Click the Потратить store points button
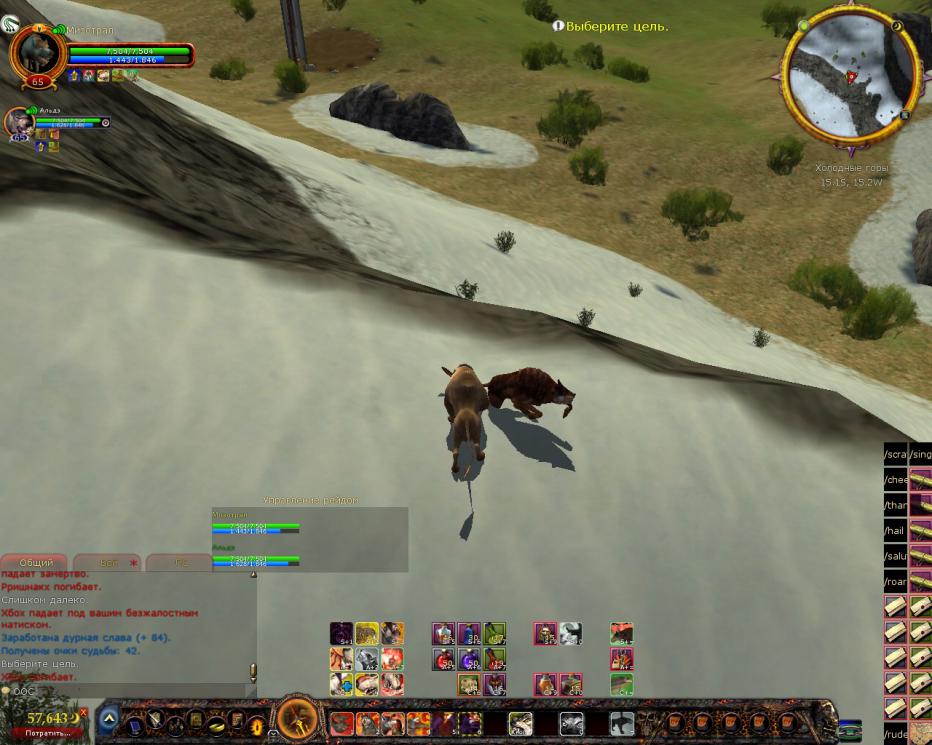Image resolution: width=932 pixels, height=745 pixels. point(41,733)
